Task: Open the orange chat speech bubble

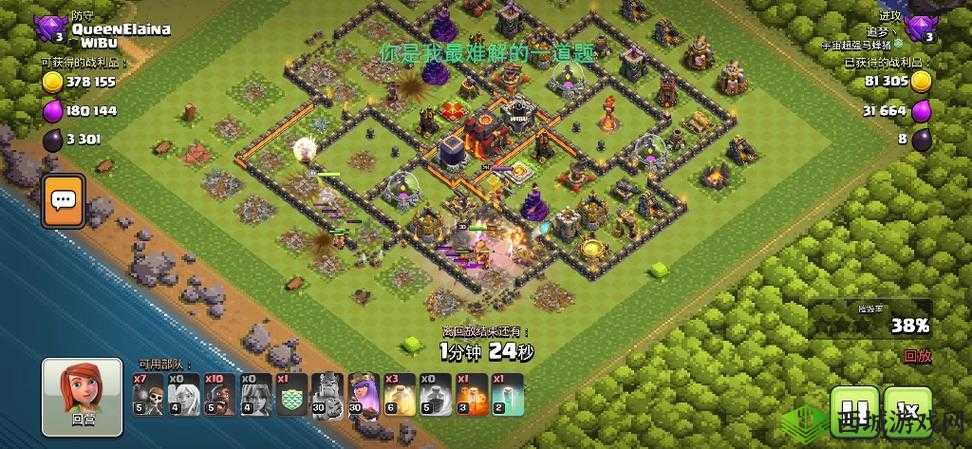Action: [x=63, y=200]
